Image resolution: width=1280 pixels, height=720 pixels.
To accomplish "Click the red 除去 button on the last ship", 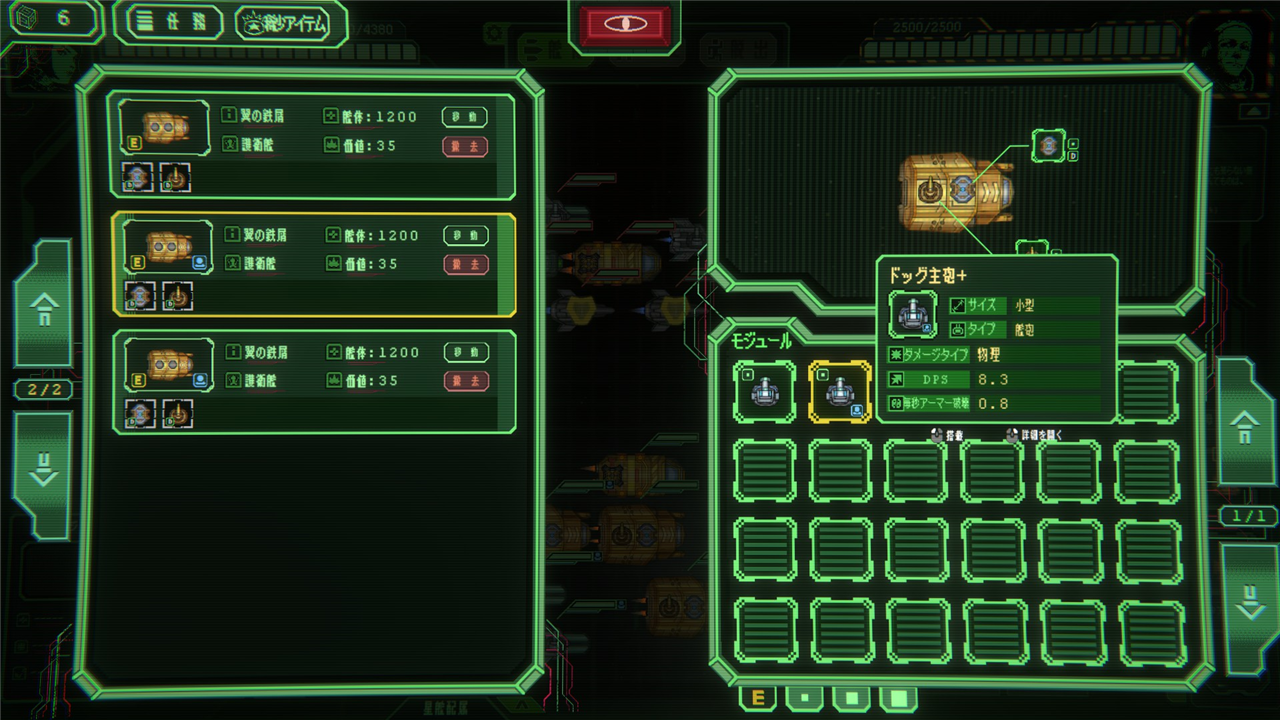I will 465,381.
